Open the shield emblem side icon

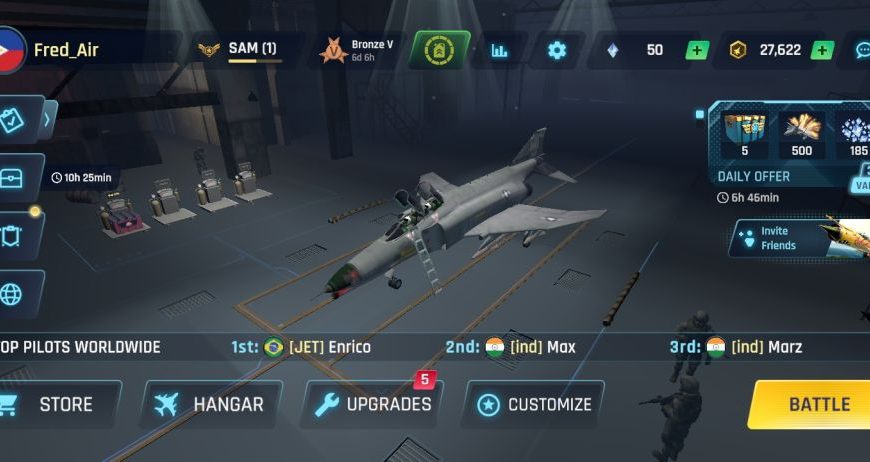14,236
